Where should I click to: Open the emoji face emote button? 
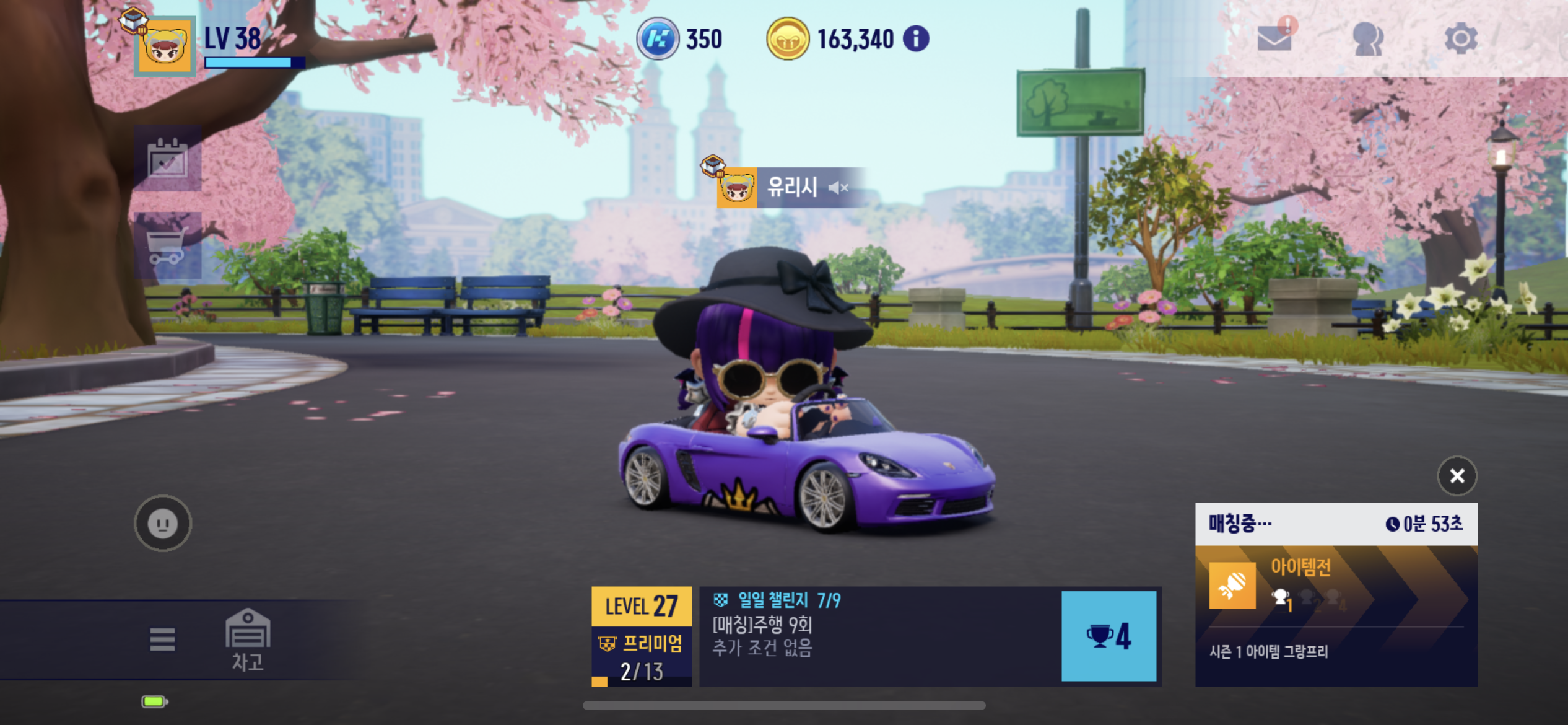coord(163,524)
